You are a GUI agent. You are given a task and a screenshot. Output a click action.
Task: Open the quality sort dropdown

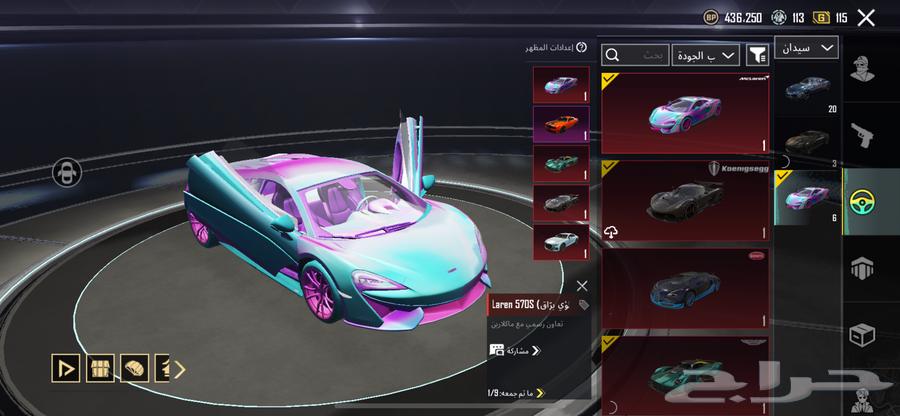point(705,55)
